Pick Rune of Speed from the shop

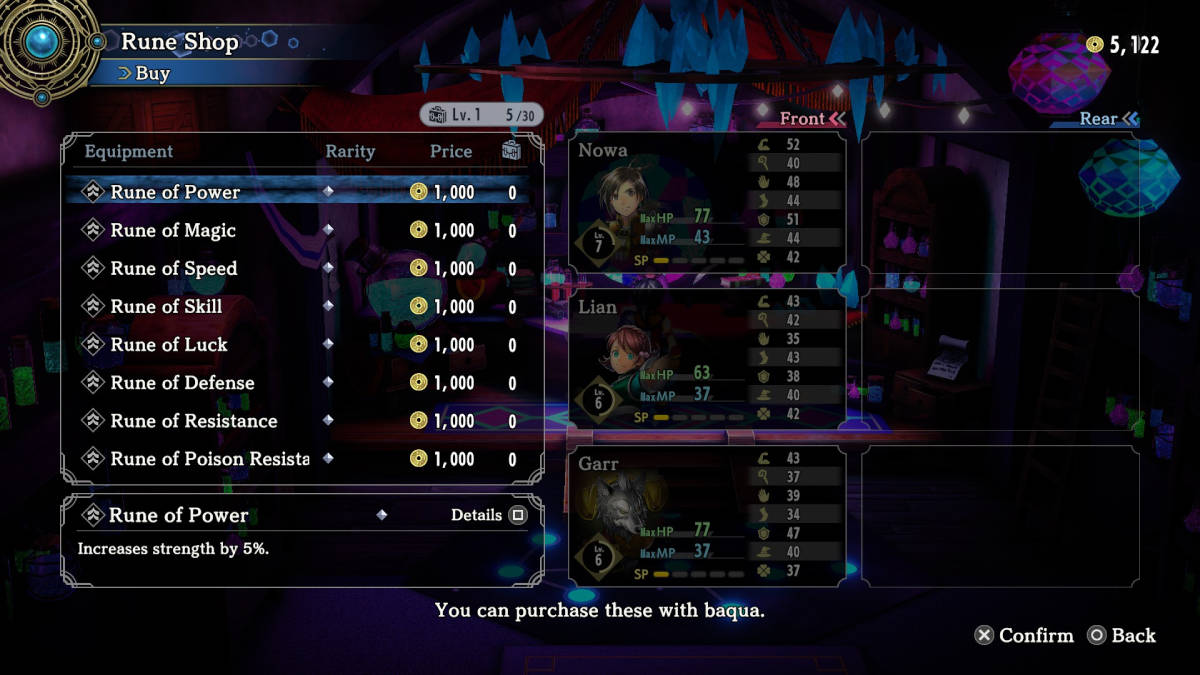tap(174, 268)
